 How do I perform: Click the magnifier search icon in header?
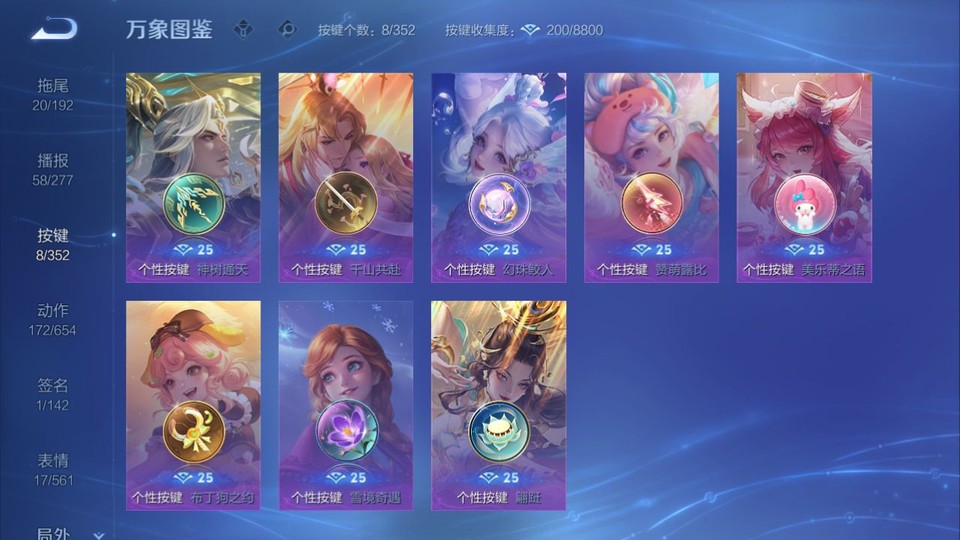(x=287, y=29)
